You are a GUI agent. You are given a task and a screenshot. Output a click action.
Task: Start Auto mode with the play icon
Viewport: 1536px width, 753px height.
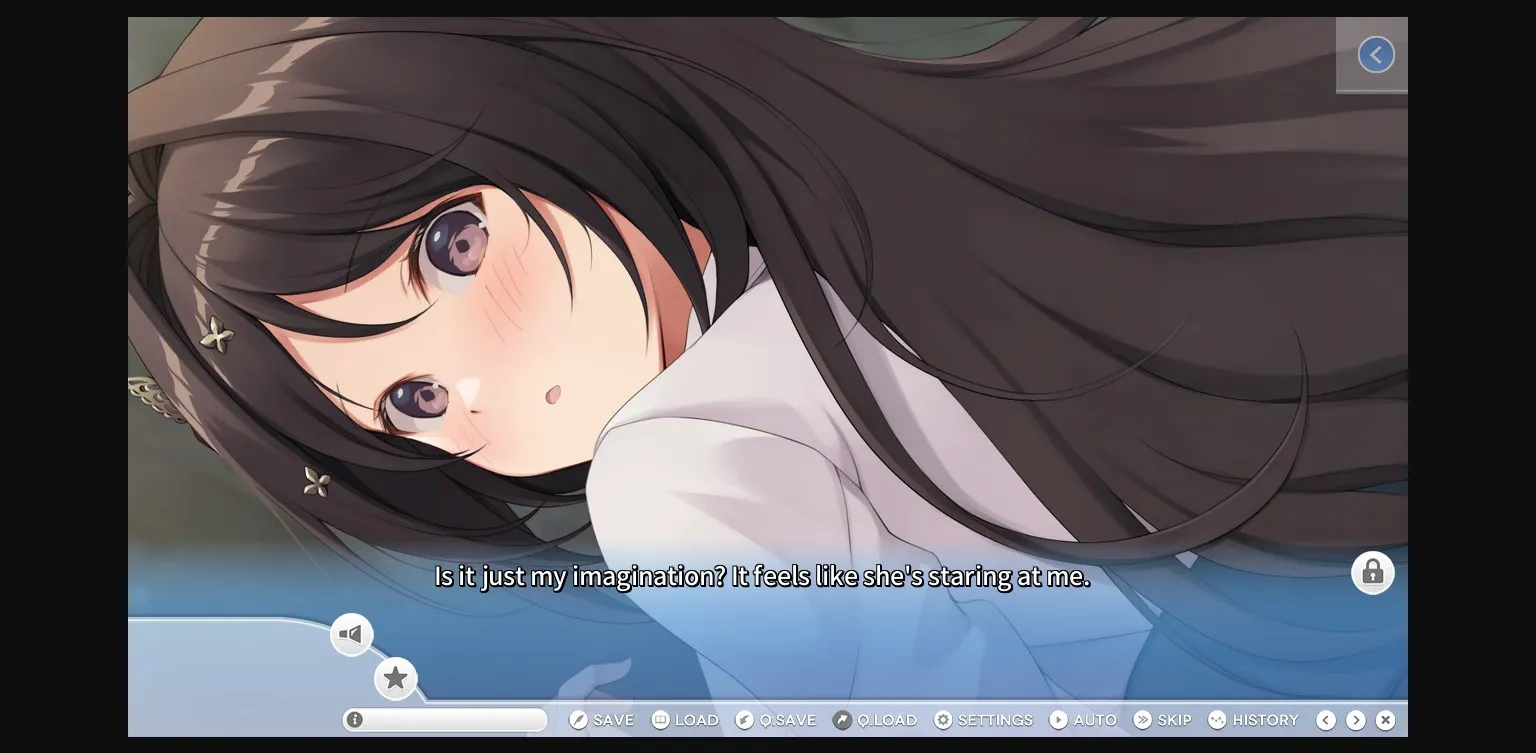pyautogui.click(x=1058, y=719)
